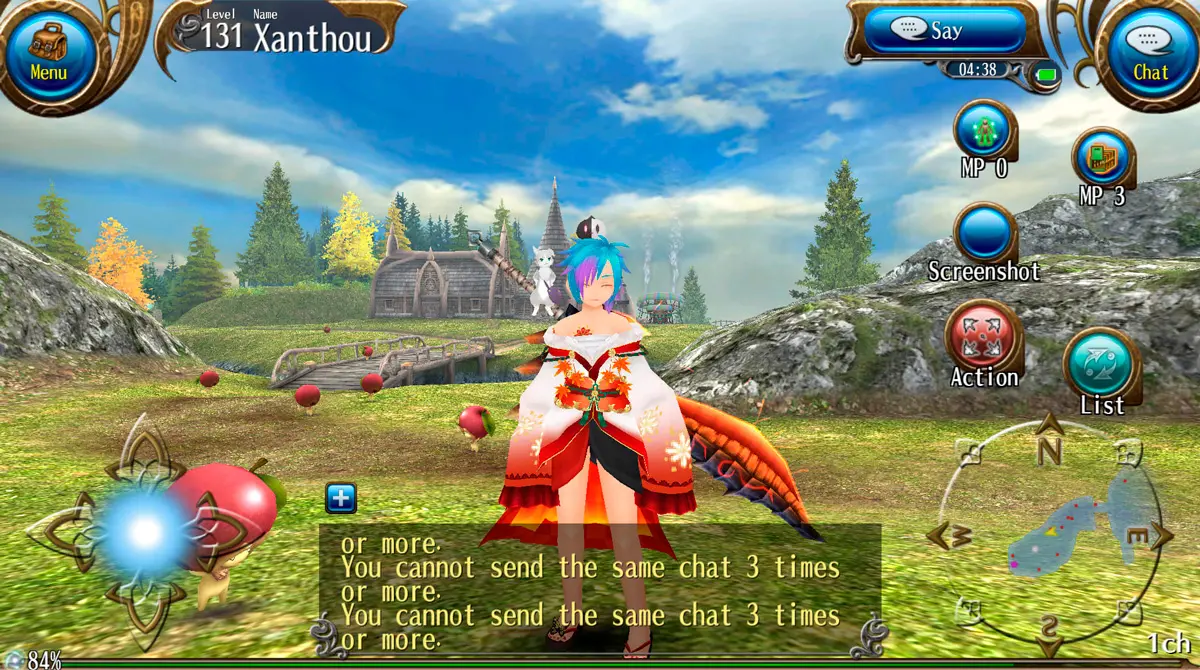1200x670 pixels.
Task: Expand the chat log with plus button
Action: (341, 498)
